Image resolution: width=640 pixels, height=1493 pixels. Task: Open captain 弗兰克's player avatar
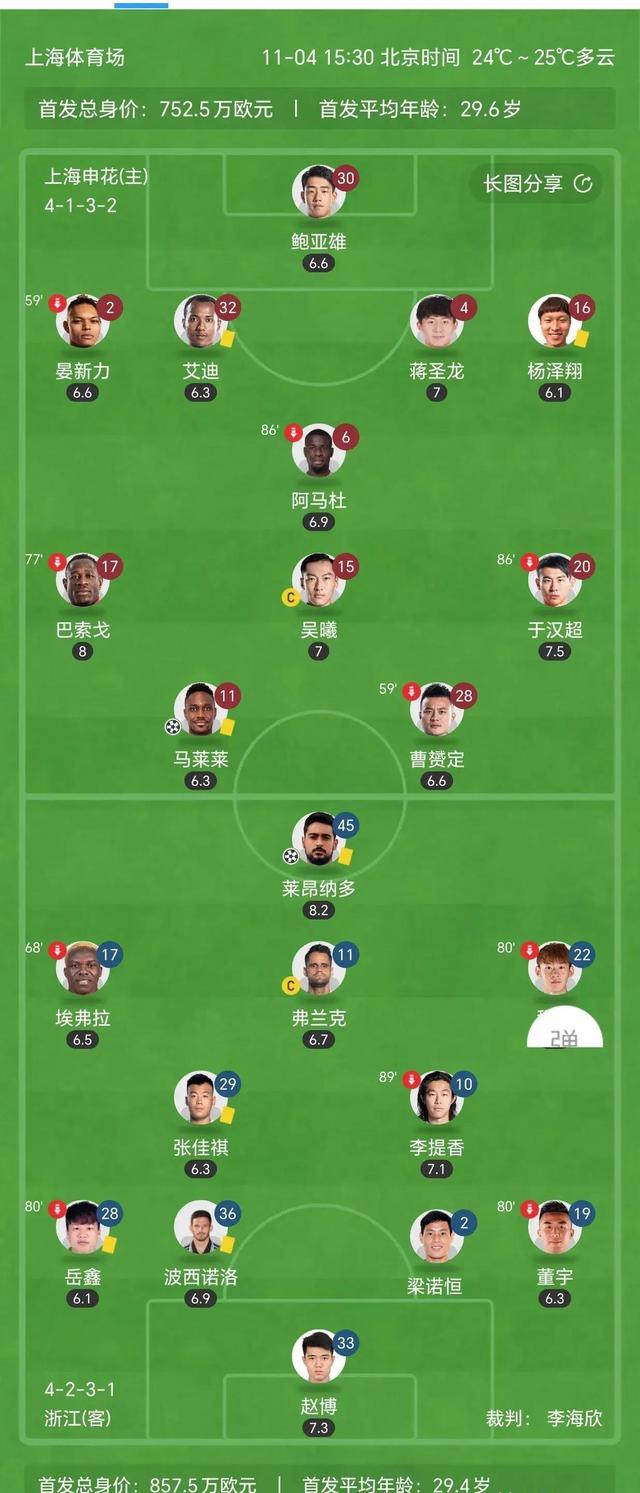(318, 968)
